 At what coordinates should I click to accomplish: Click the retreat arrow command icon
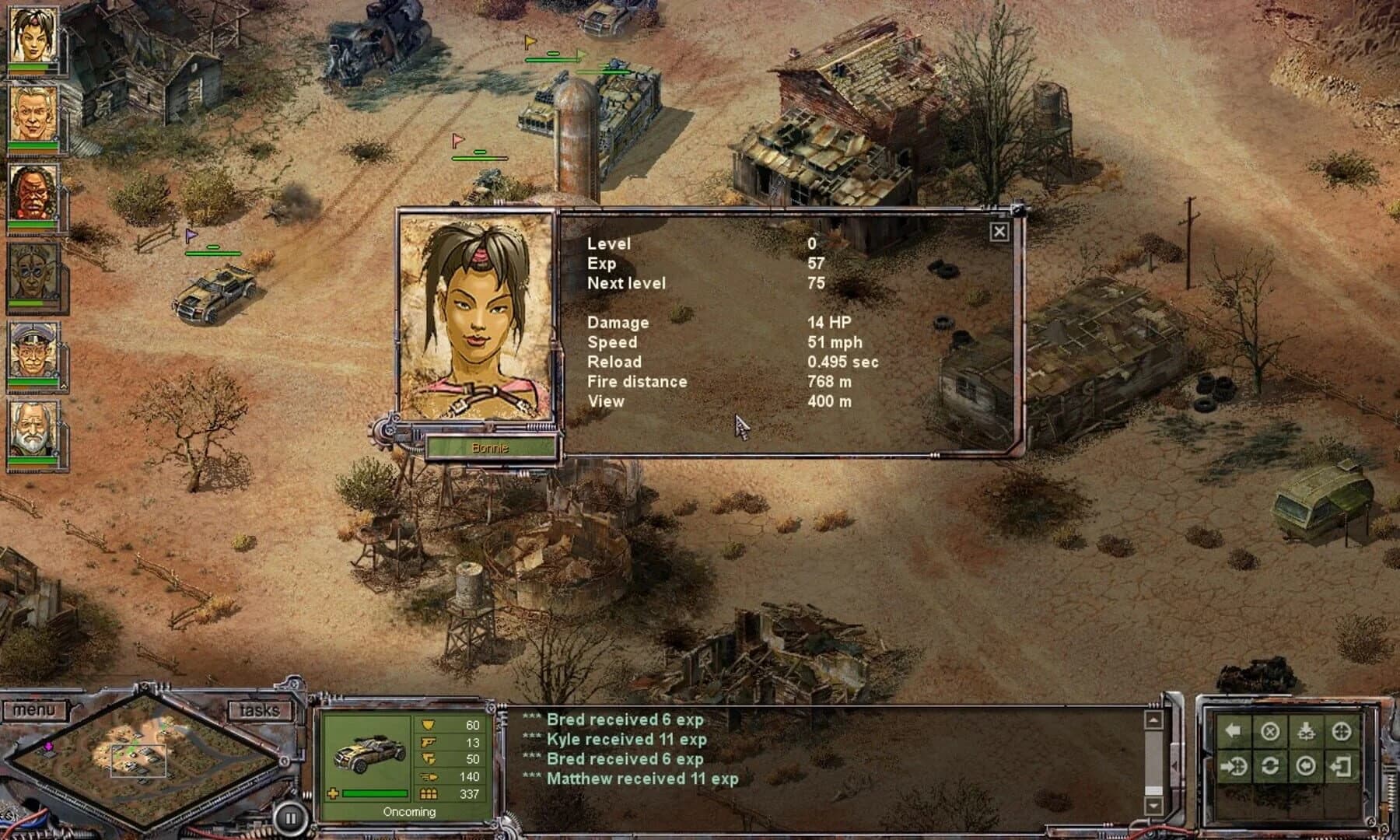point(1232,731)
